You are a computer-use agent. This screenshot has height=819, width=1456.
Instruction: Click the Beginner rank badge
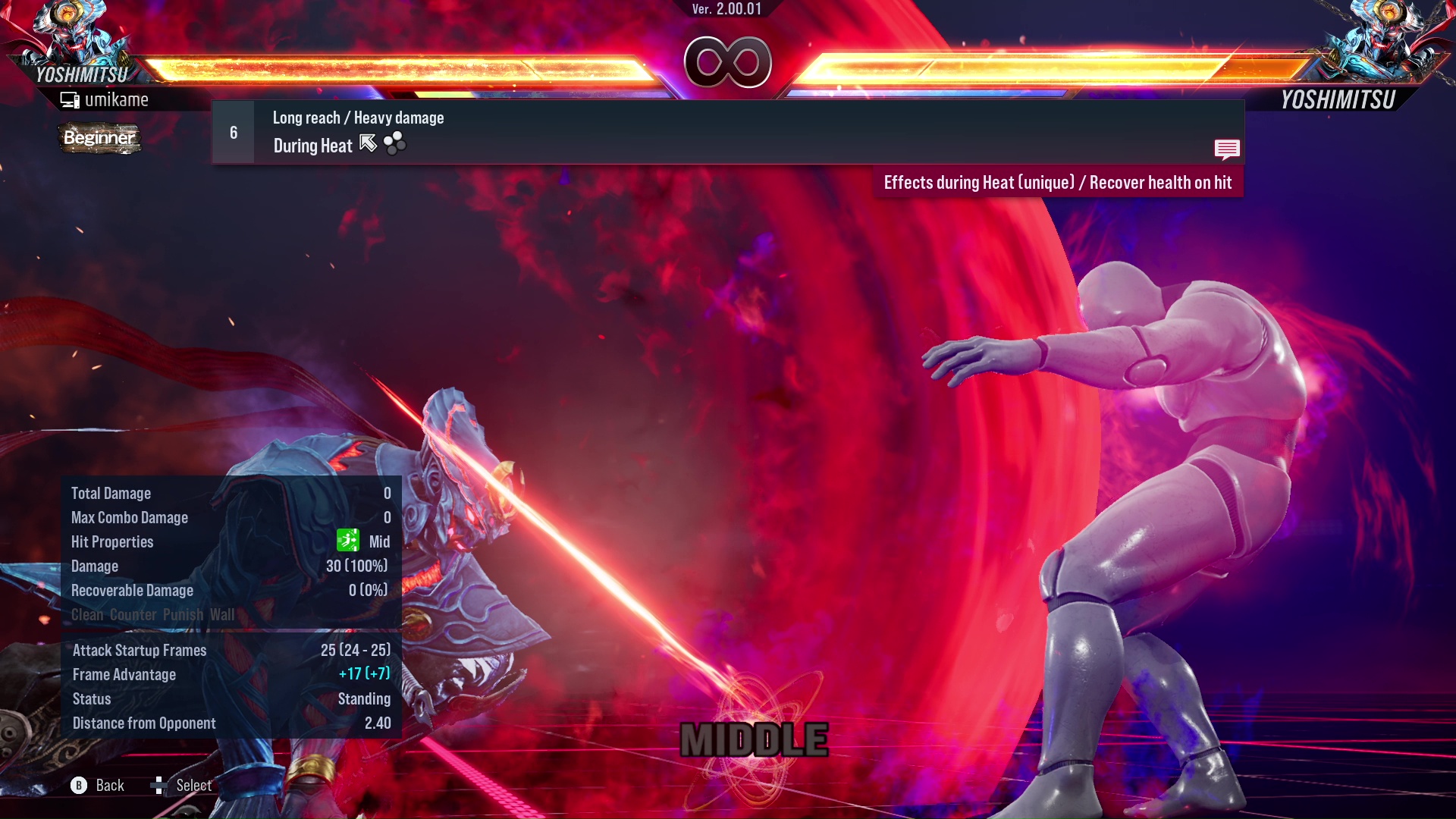click(x=99, y=139)
